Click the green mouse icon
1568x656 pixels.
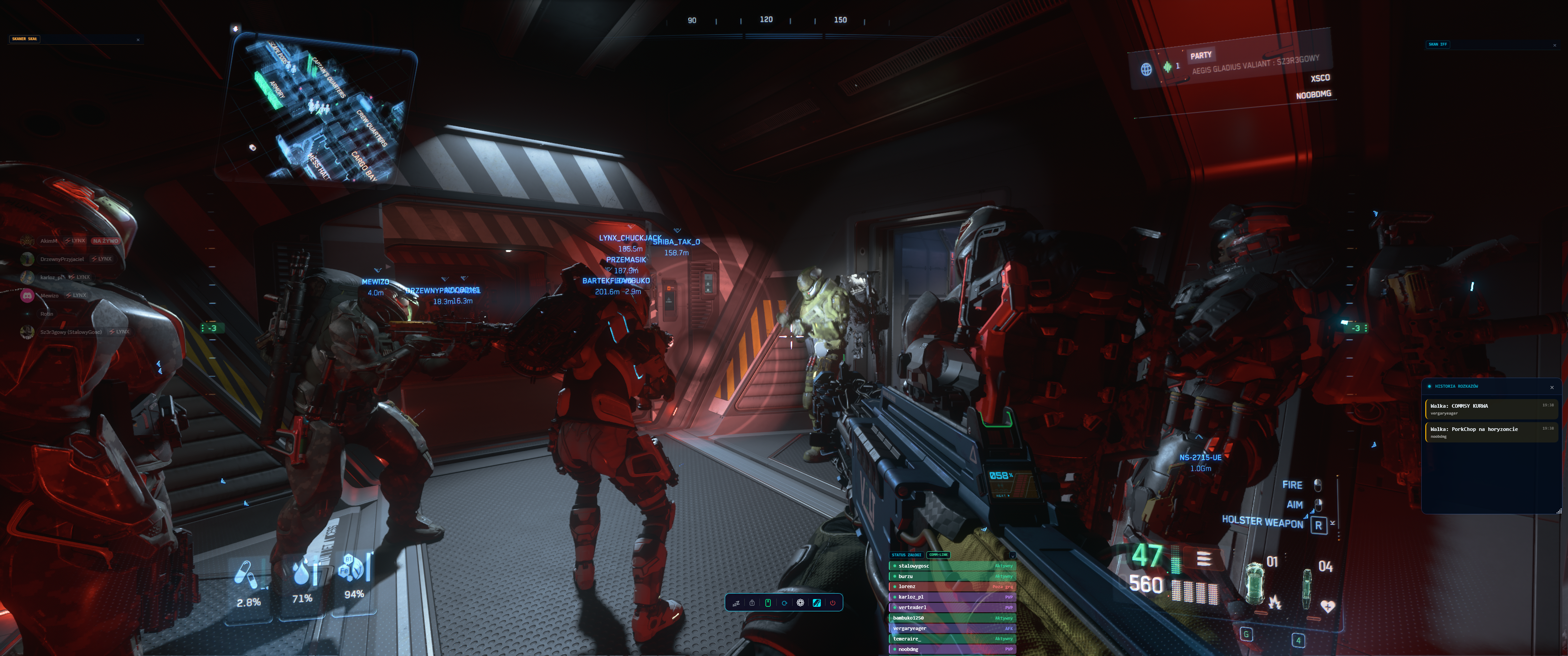768,603
